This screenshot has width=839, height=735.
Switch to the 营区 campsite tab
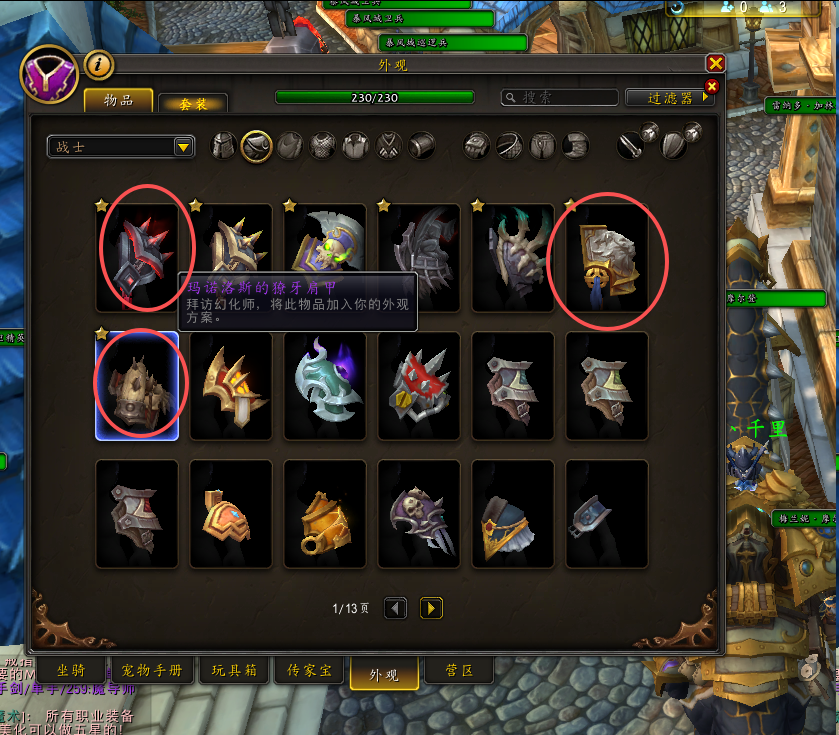click(459, 670)
